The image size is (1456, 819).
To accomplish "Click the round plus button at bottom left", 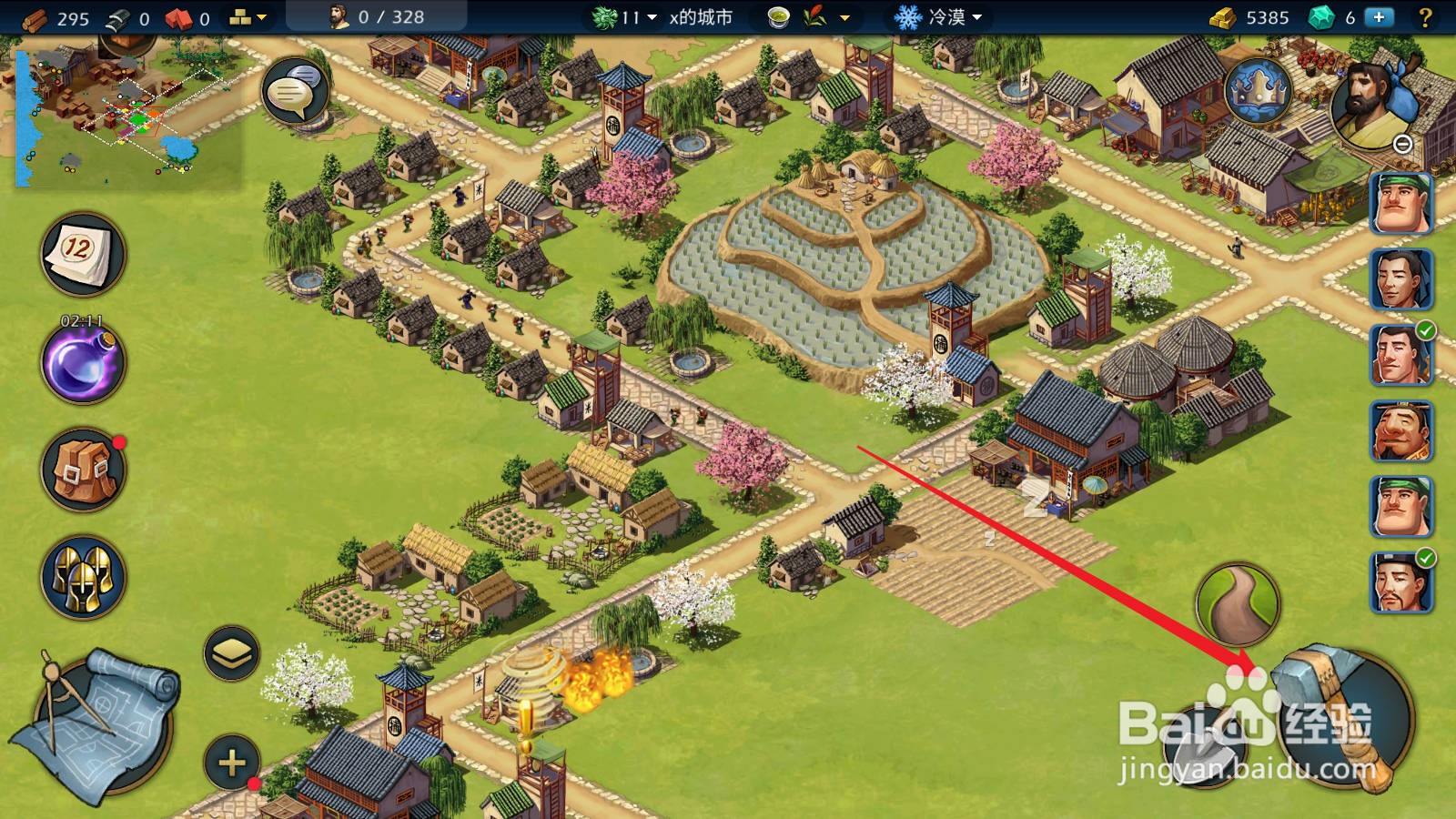I will 231,762.
